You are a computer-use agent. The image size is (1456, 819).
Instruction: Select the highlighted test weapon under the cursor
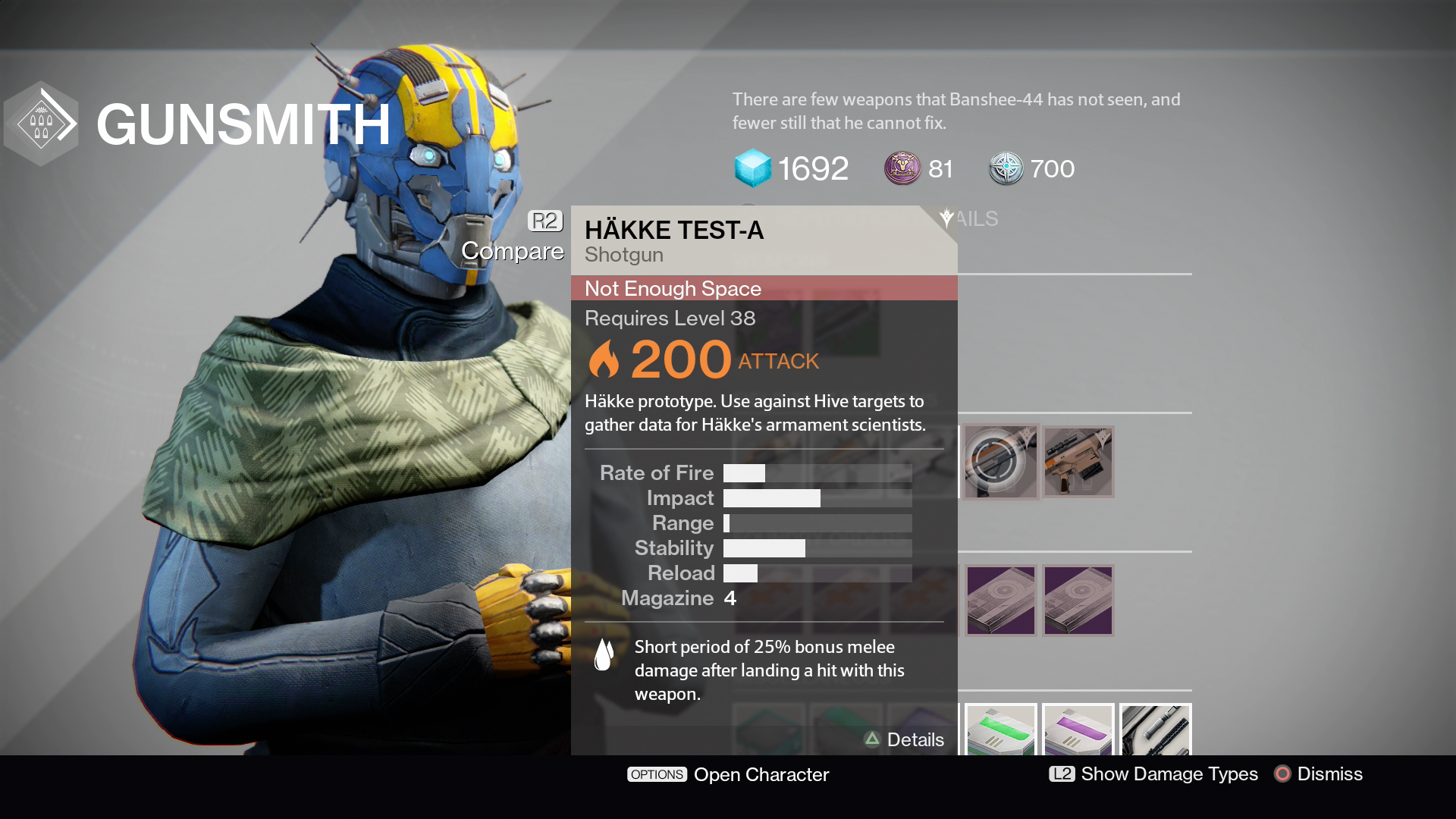(x=1000, y=462)
